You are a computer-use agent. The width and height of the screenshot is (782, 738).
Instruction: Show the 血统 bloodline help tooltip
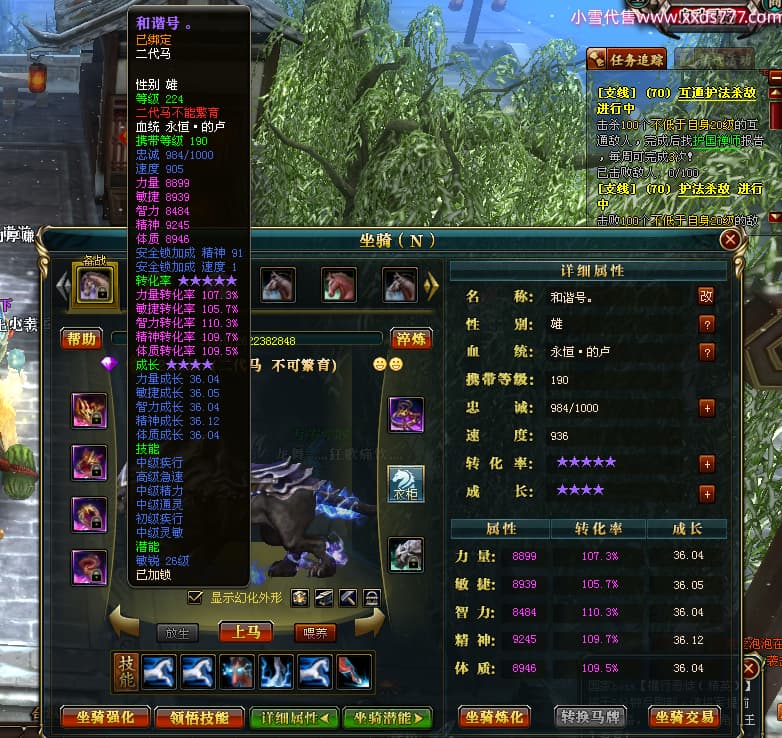click(707, 352)
